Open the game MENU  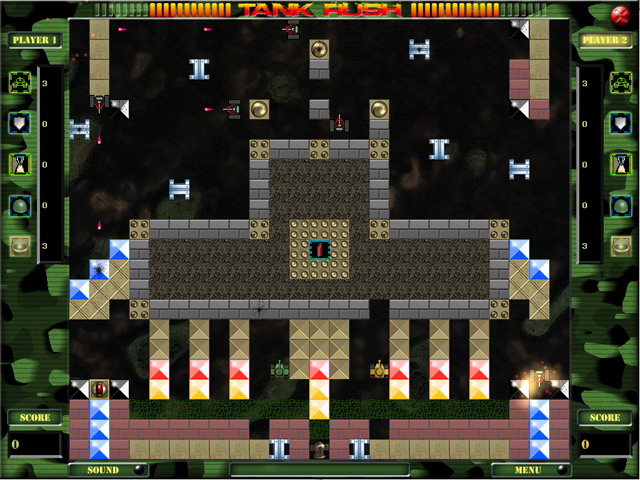[530, 469]
